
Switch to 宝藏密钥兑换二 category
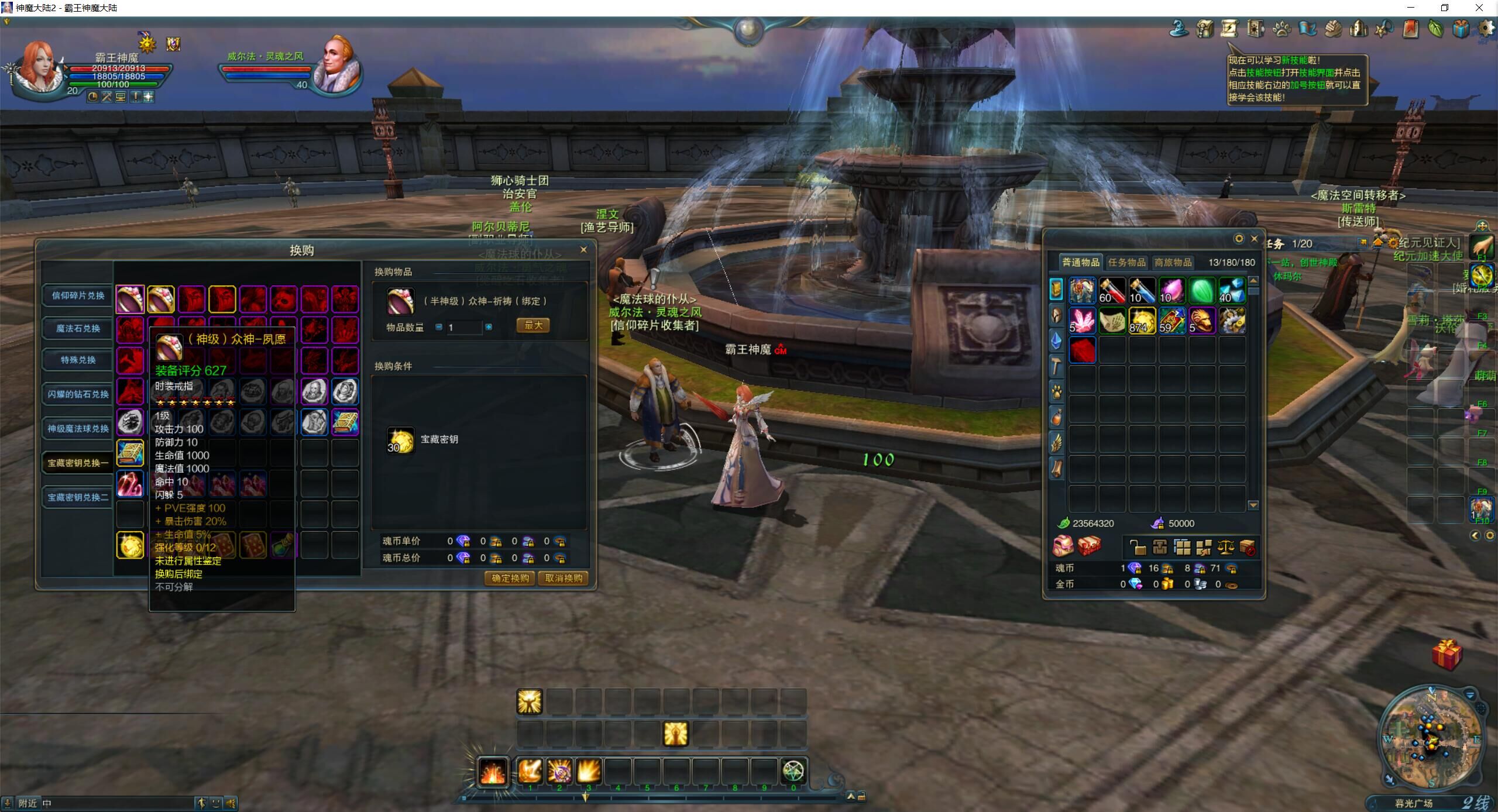point(78,497)
